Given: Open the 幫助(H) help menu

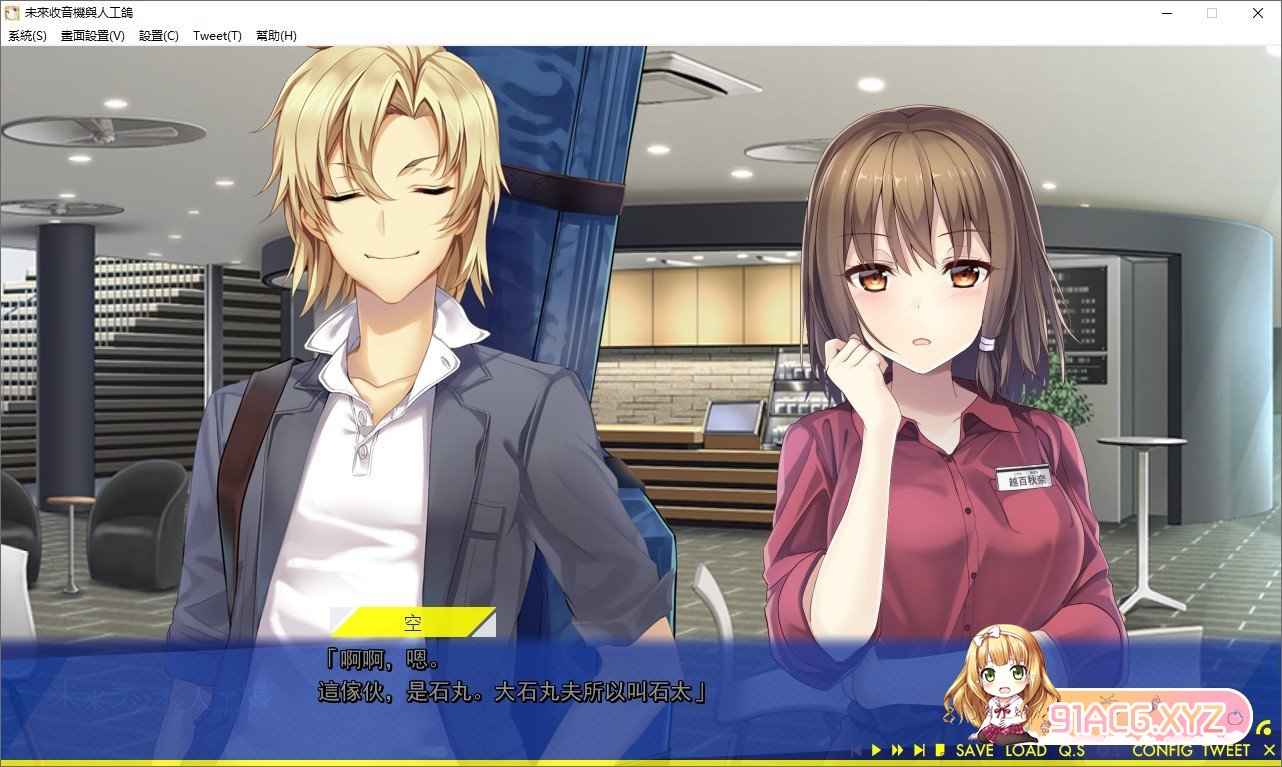Looking at the screenshot, I should 276,35.
